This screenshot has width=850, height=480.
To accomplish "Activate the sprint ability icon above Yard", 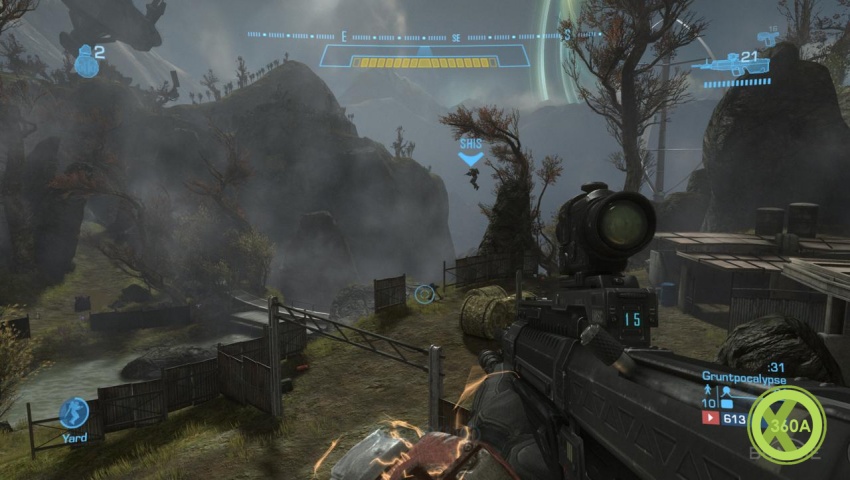I will [x=74, y=412].
